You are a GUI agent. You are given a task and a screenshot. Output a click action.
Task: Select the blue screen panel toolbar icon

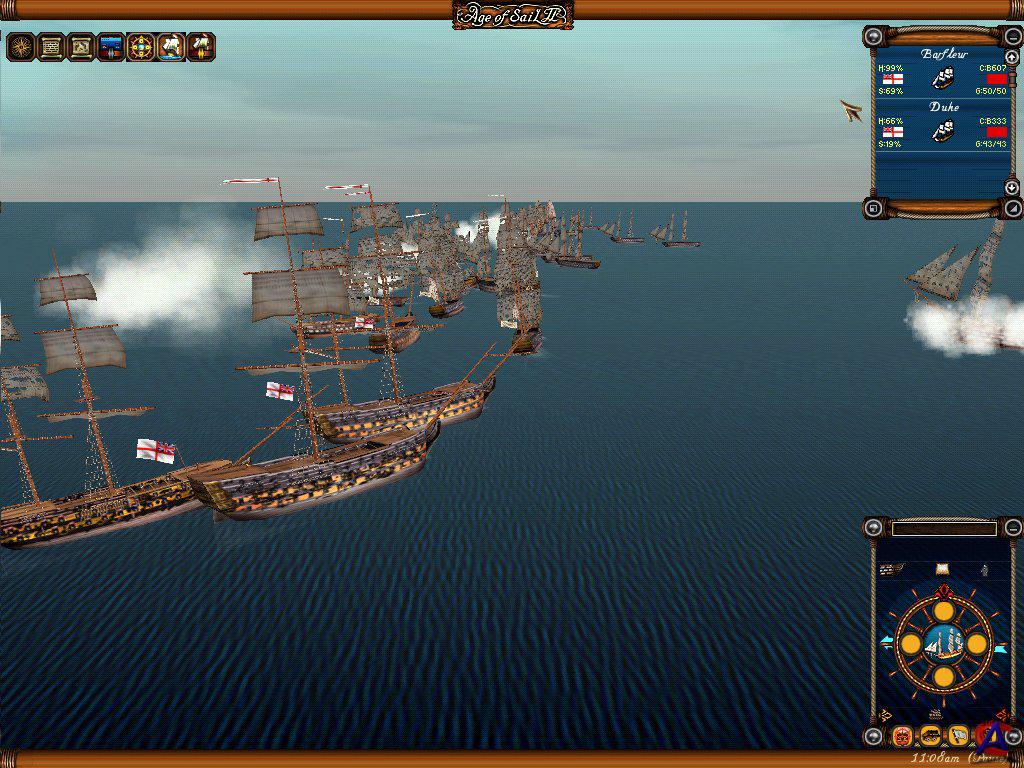111,46
